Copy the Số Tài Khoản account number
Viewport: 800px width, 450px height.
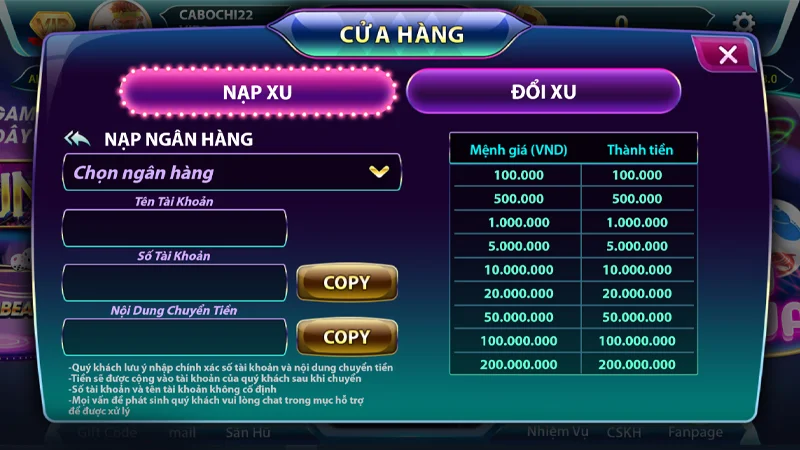[346, 283]
